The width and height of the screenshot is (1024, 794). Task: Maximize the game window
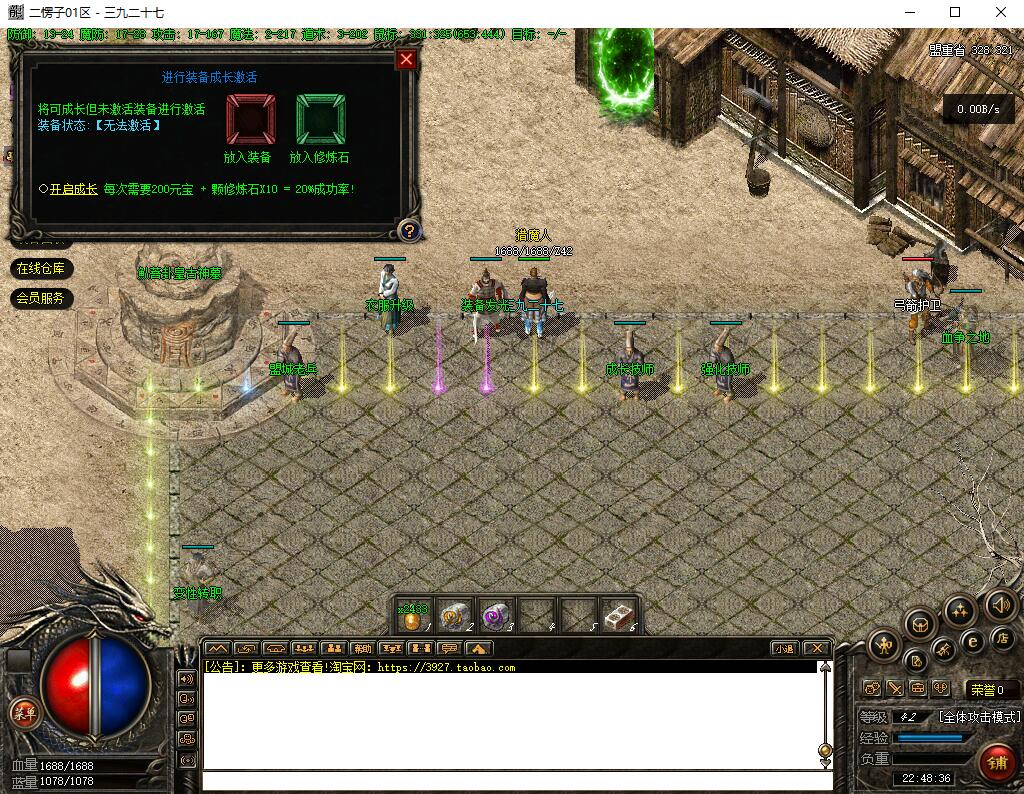955,13
